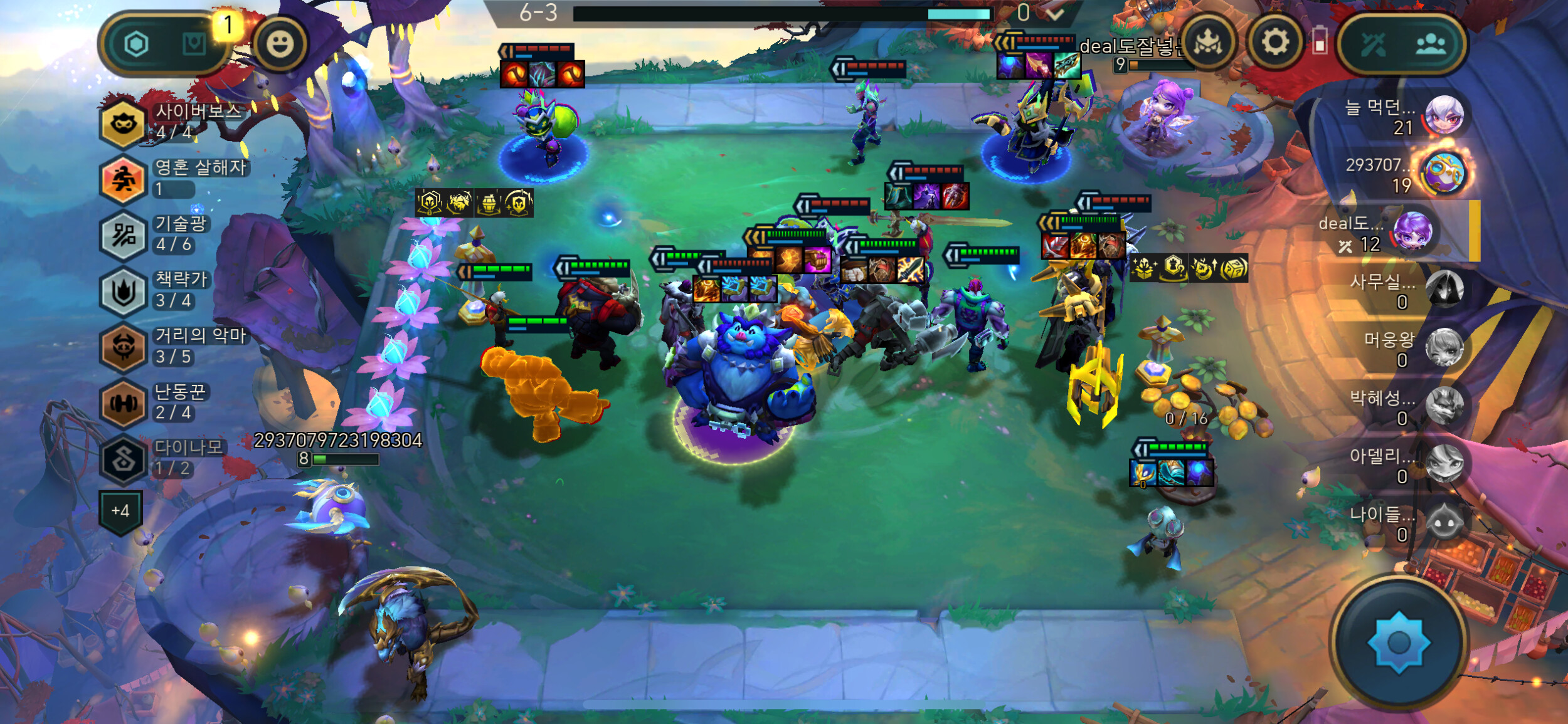The width and height of the screenshot is (1568, 724).
Task: Expand the stage 6-3 dropdown arrow
Action: pos(1055,13)
